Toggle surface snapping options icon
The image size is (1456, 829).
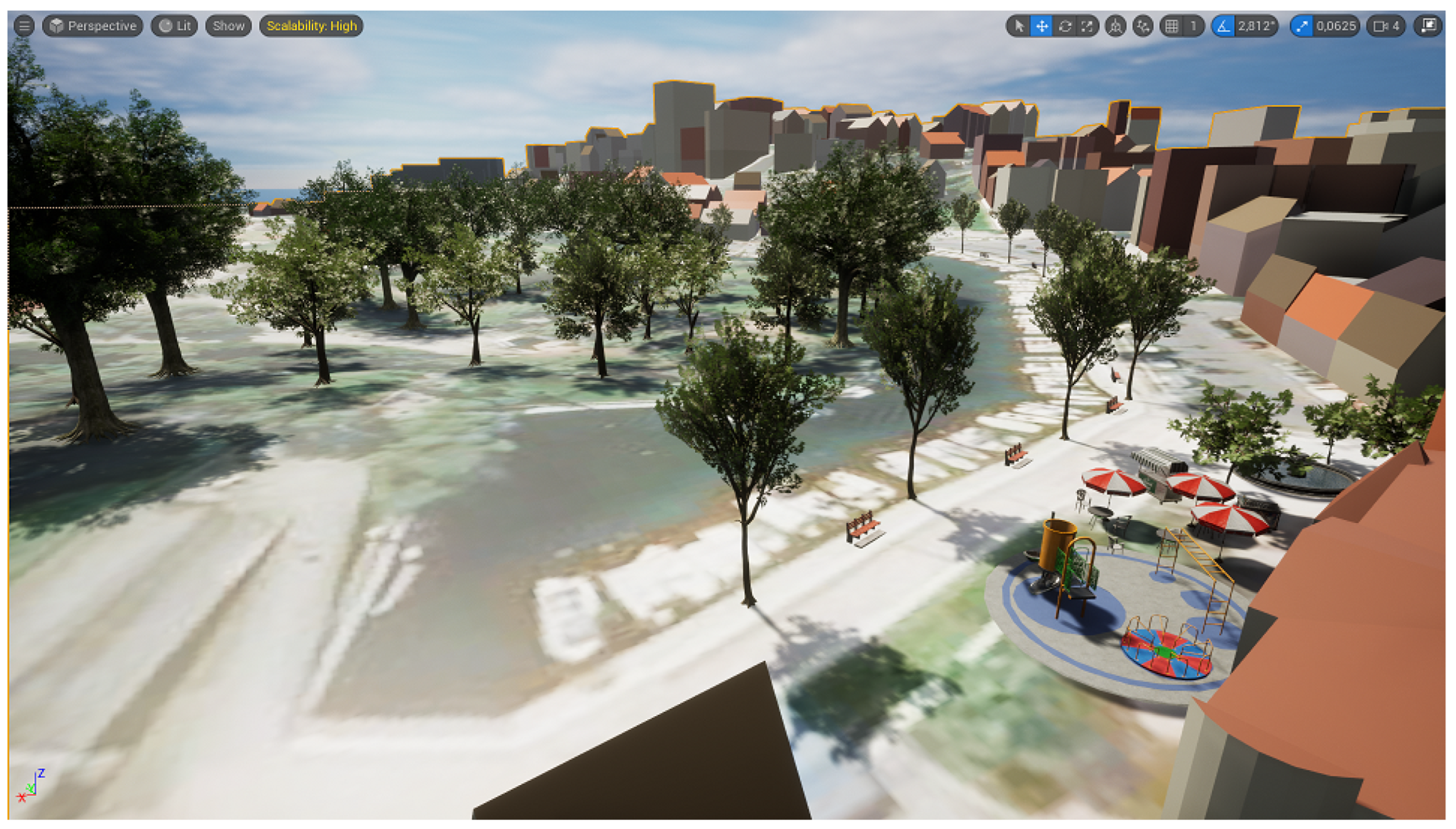pos(1143,26)
